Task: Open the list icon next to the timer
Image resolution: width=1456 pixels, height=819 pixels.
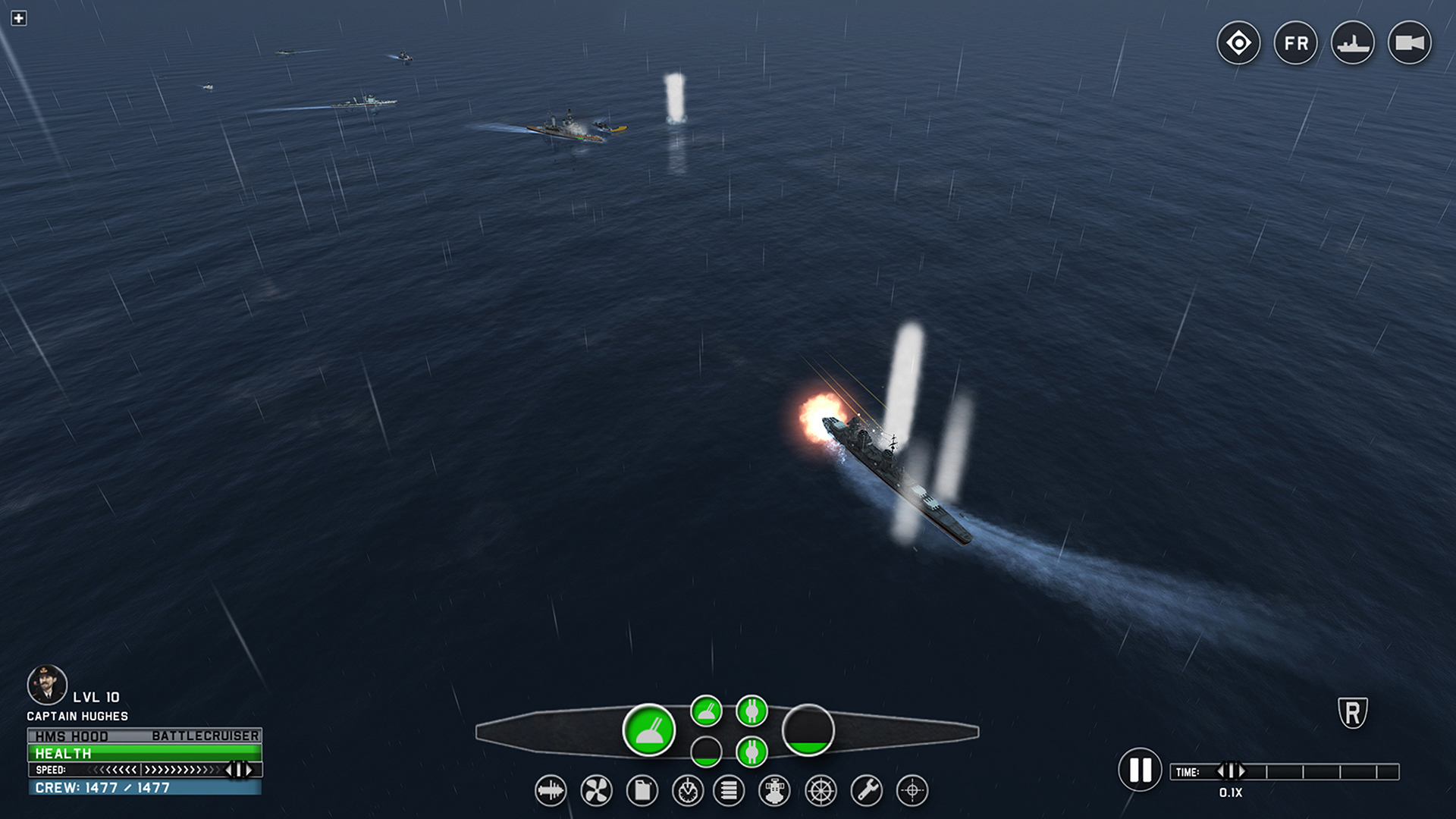Action: (x=730, y=789)
